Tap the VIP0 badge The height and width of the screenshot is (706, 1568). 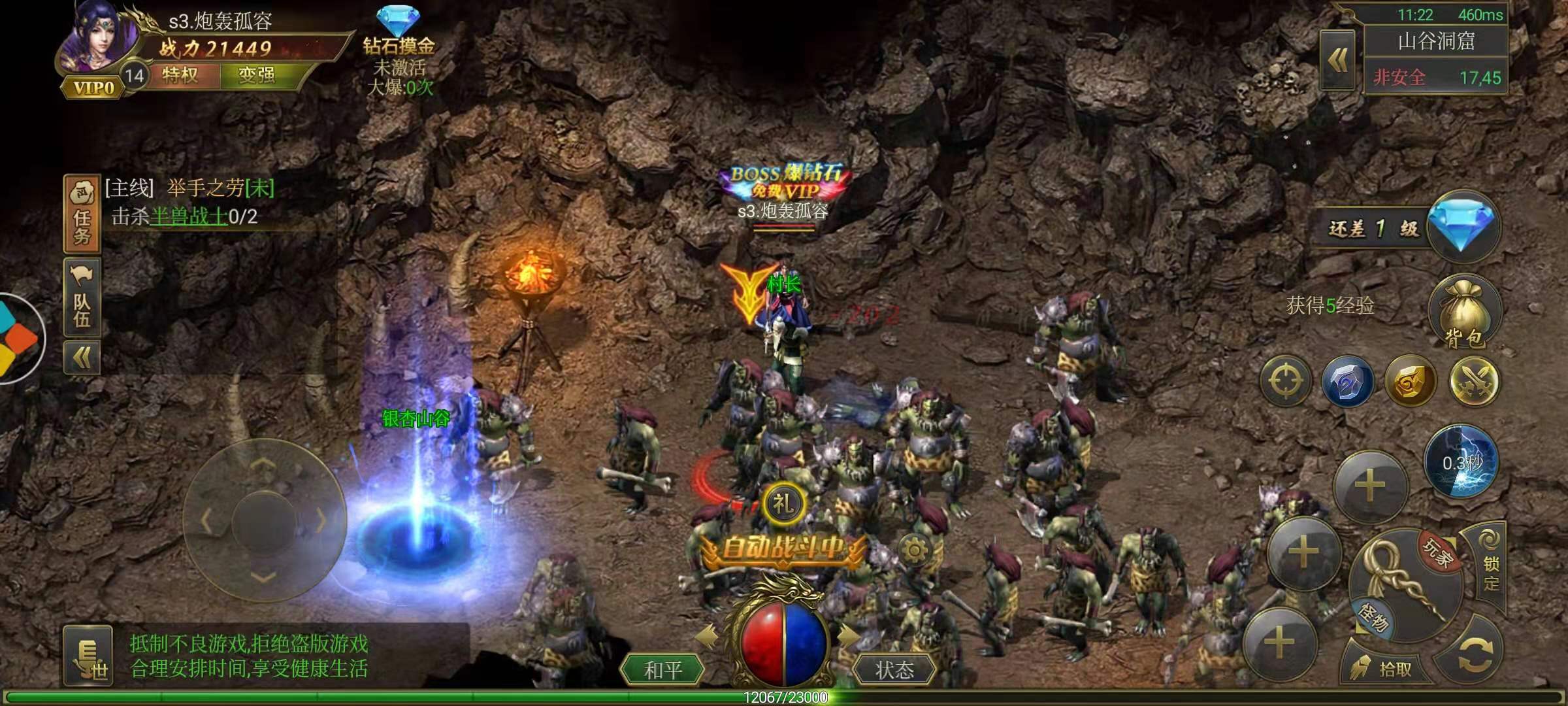(93, 88)
